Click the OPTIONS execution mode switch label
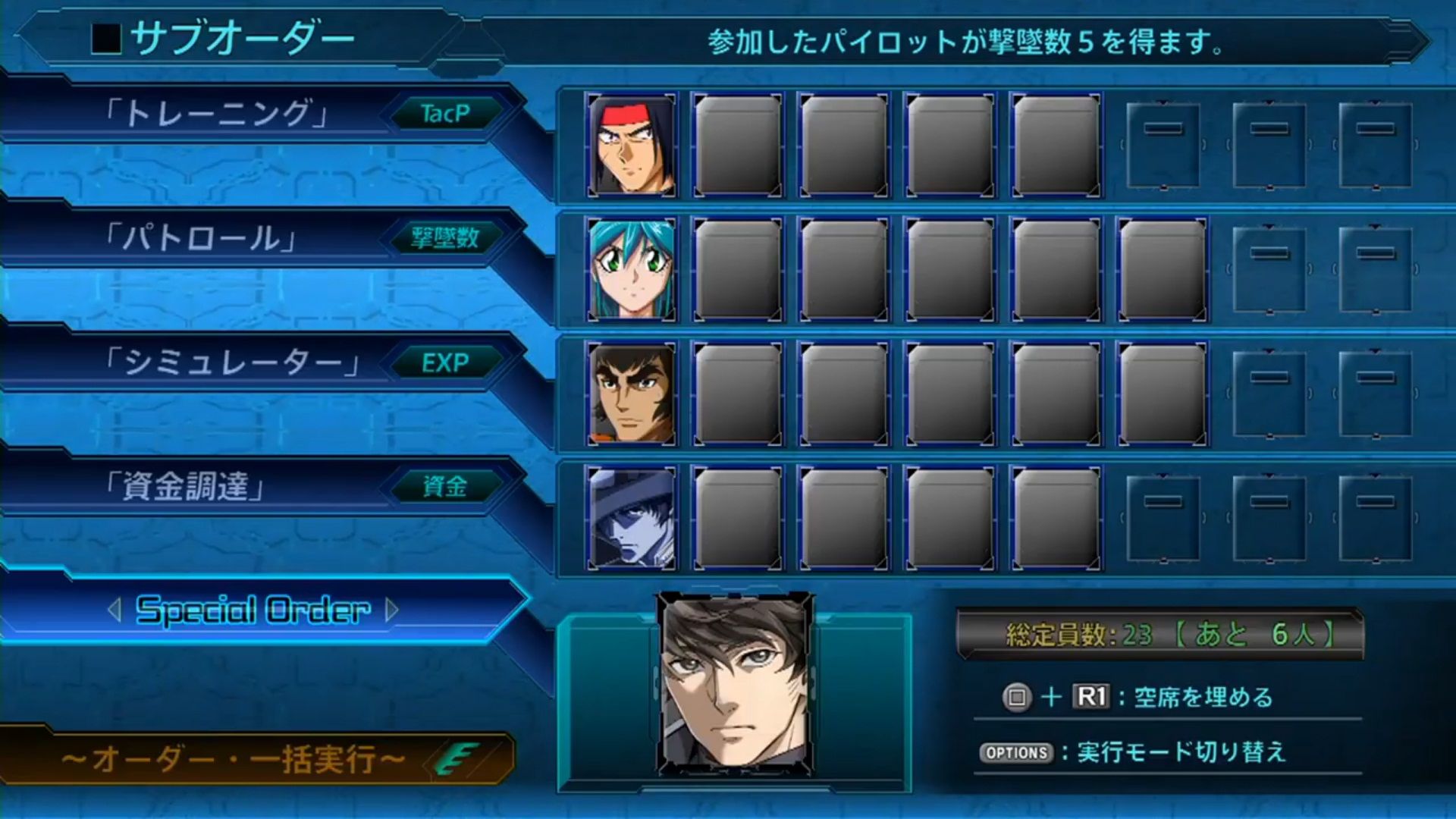The height and width of the screenshot is (819, 1456). (x=1016, y=754)
